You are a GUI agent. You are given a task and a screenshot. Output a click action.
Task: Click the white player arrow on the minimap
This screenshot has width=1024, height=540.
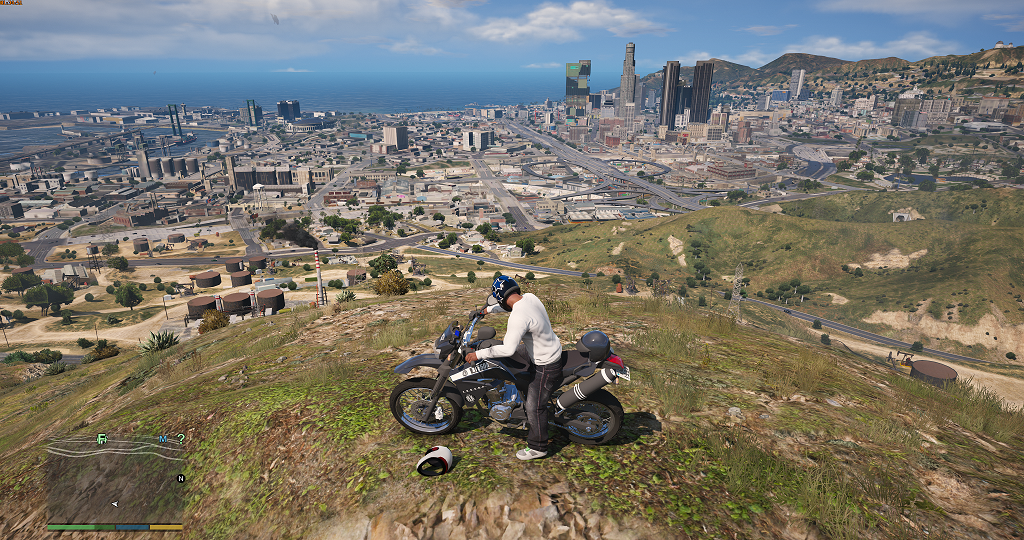tap(114, 503)
